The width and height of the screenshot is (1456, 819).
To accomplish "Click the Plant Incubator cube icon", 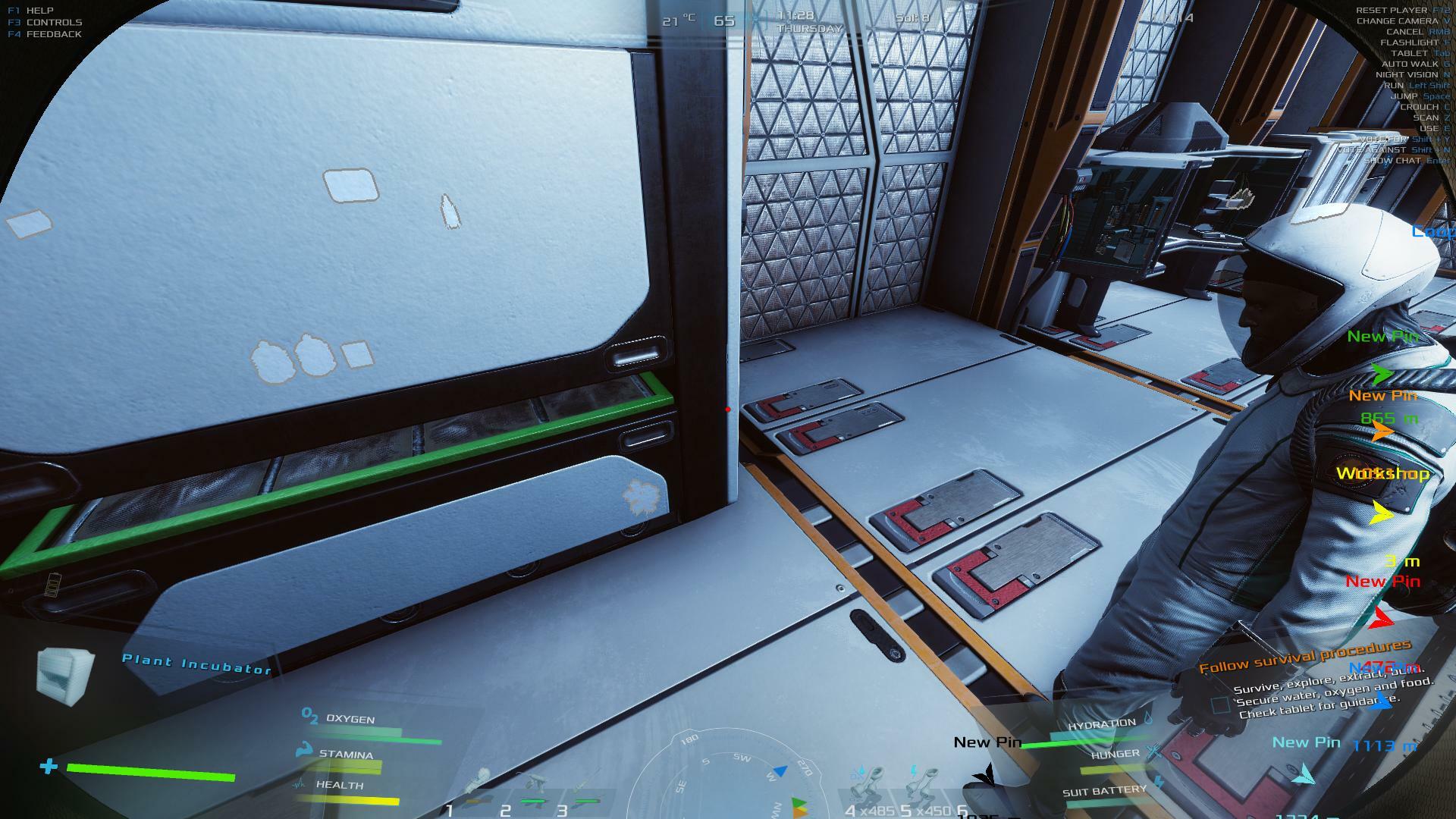I will 65,673.
